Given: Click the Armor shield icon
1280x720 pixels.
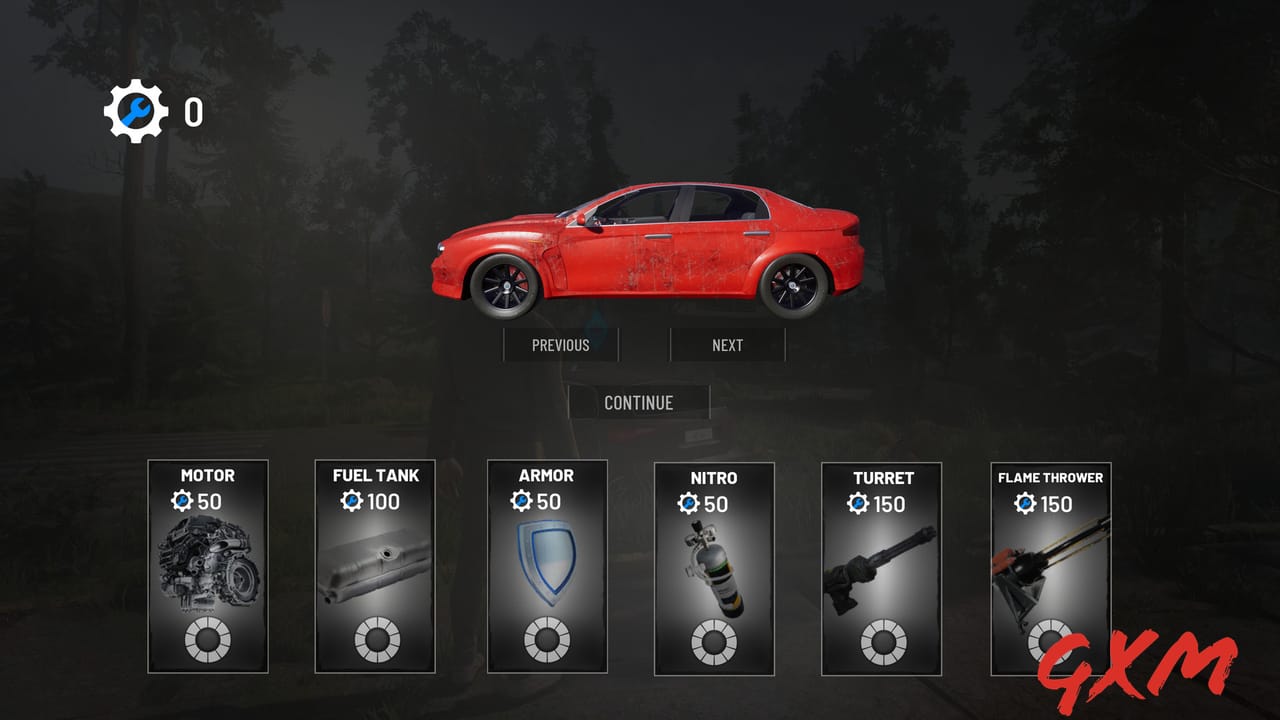Looking at the screenshot, I should (x=546, y=562).
